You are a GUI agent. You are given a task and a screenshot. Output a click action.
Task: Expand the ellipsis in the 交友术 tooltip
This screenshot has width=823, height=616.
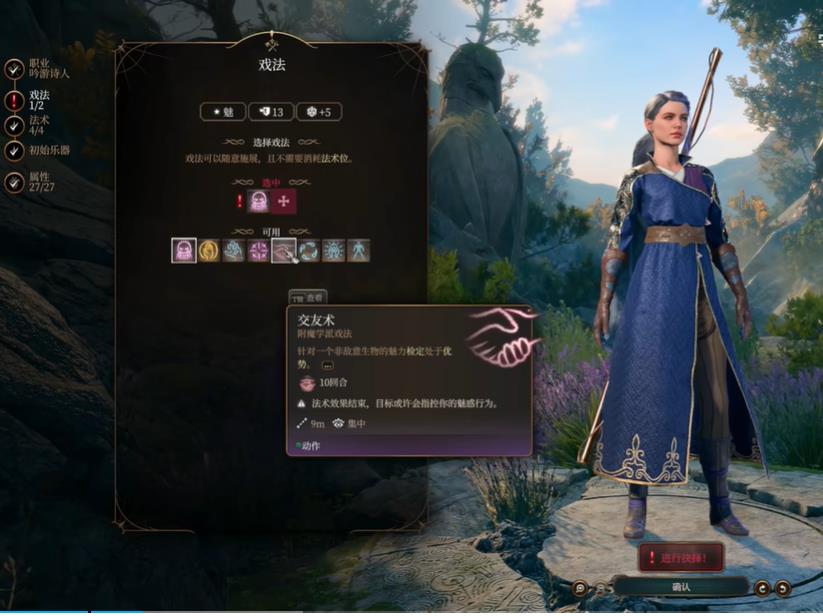coord(328,366)
